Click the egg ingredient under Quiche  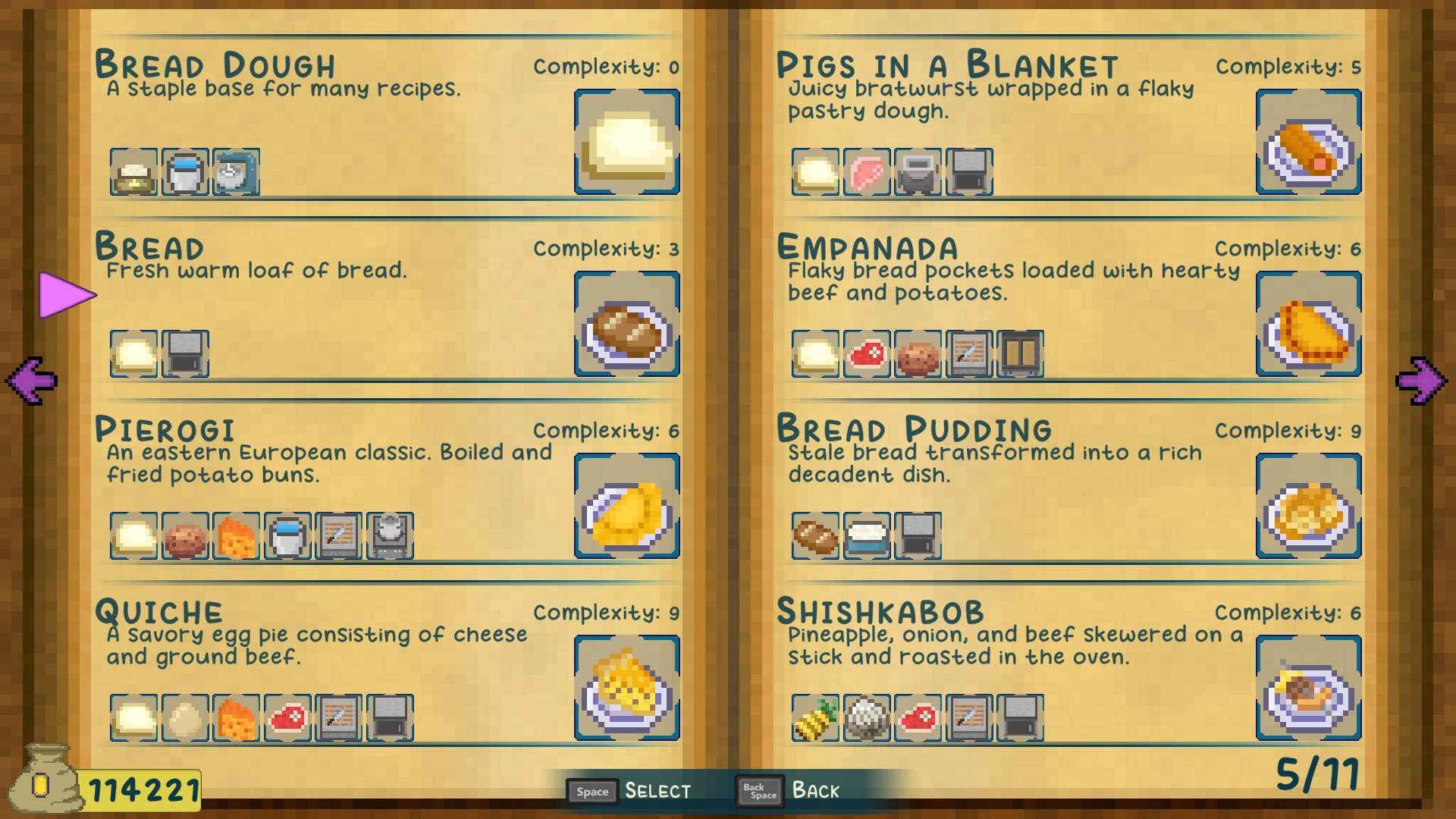pos(185,718)
